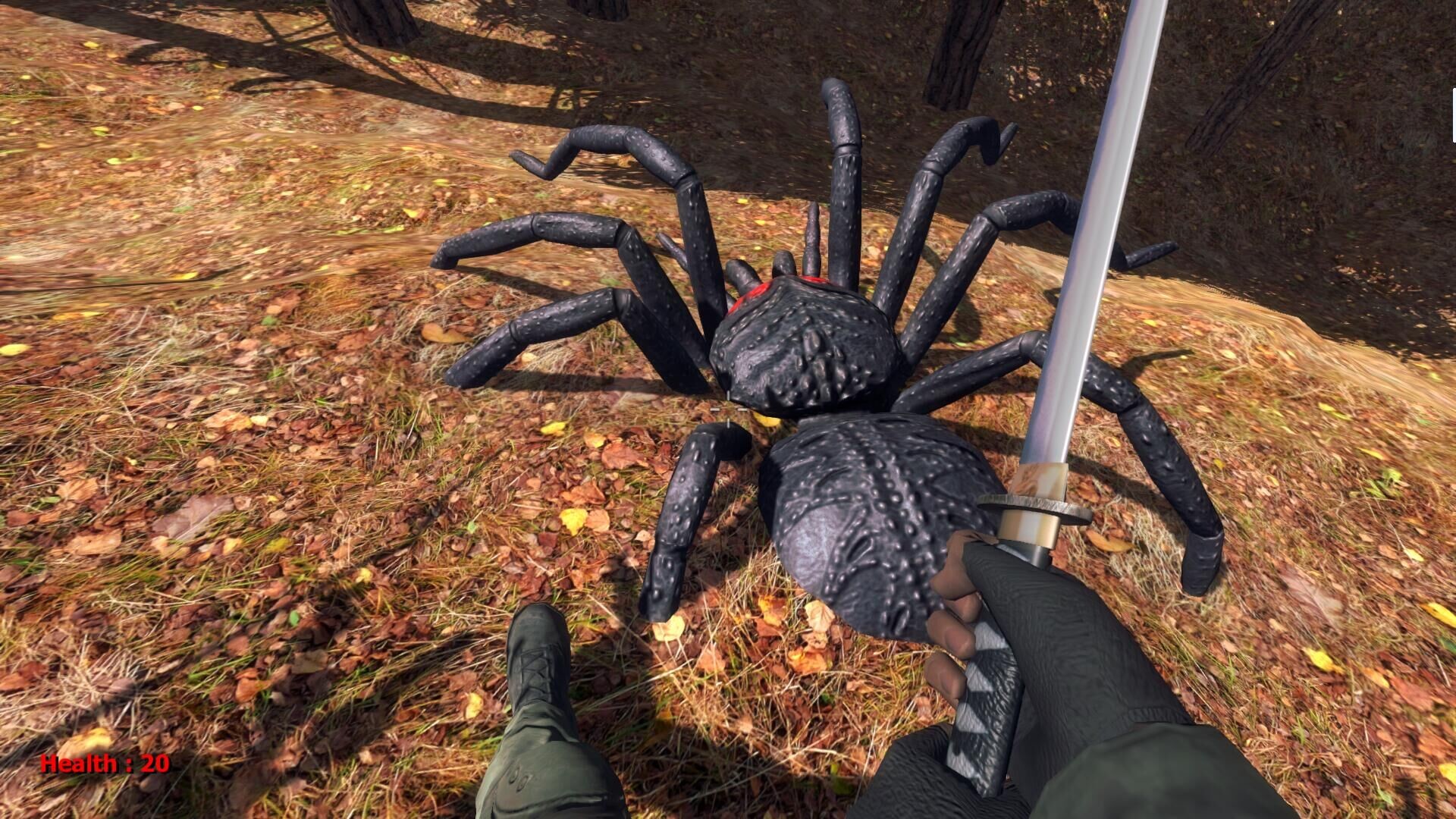Click the crosshair at screen center

click(728, 409)
